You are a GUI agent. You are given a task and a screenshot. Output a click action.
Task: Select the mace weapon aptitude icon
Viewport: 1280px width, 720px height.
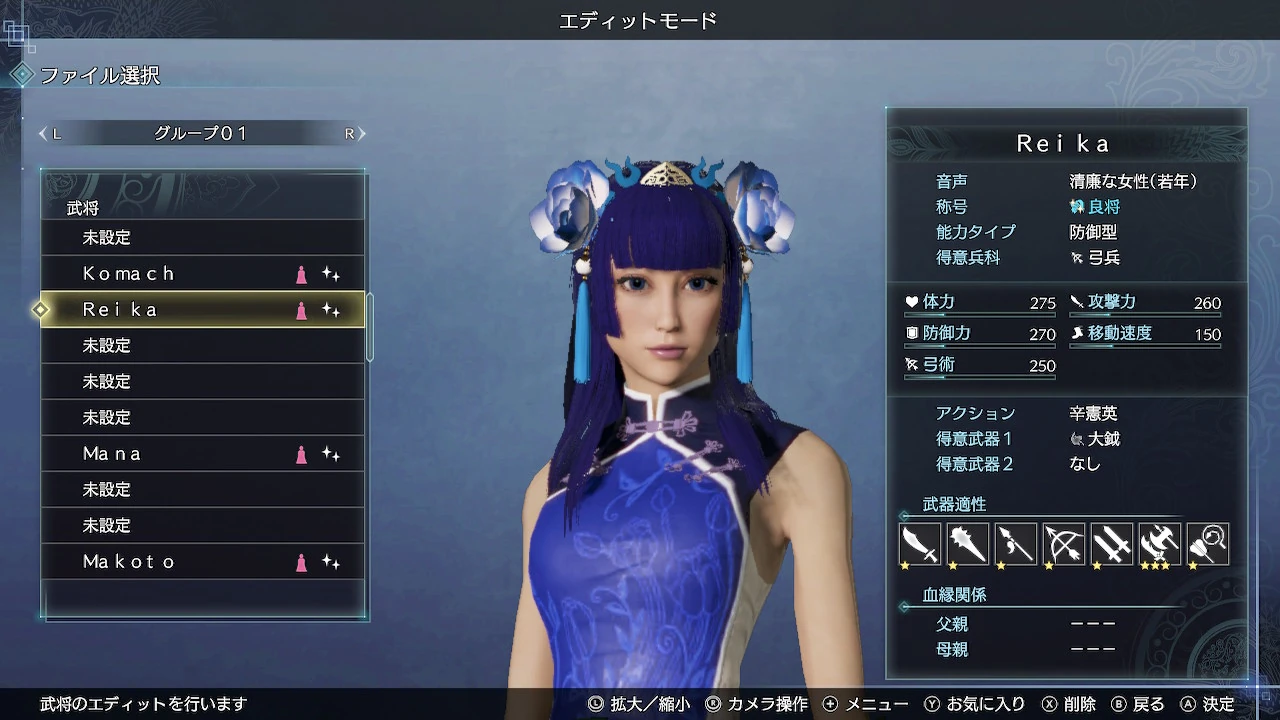[967, 543]
